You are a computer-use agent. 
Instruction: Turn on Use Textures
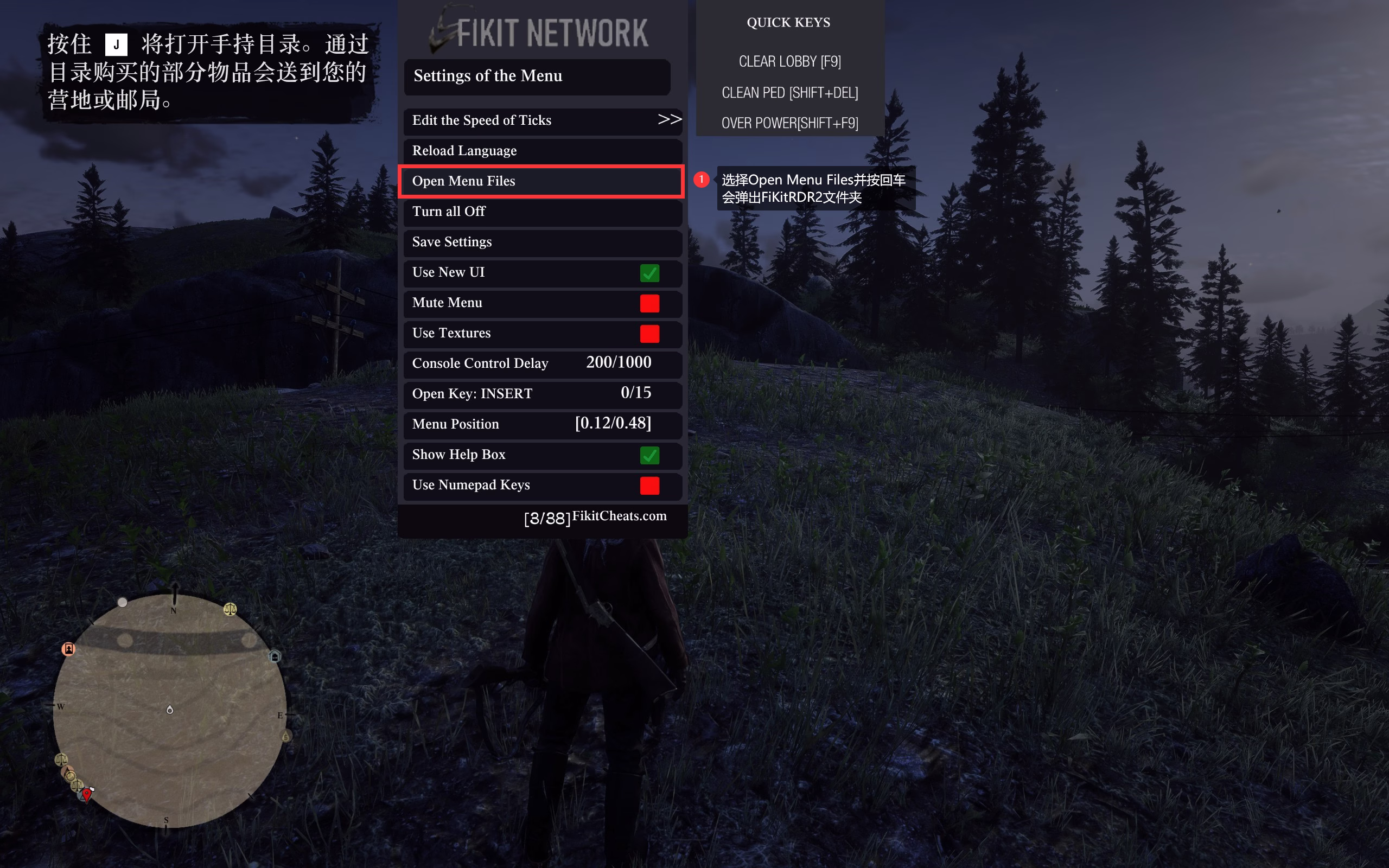(649, 334)
